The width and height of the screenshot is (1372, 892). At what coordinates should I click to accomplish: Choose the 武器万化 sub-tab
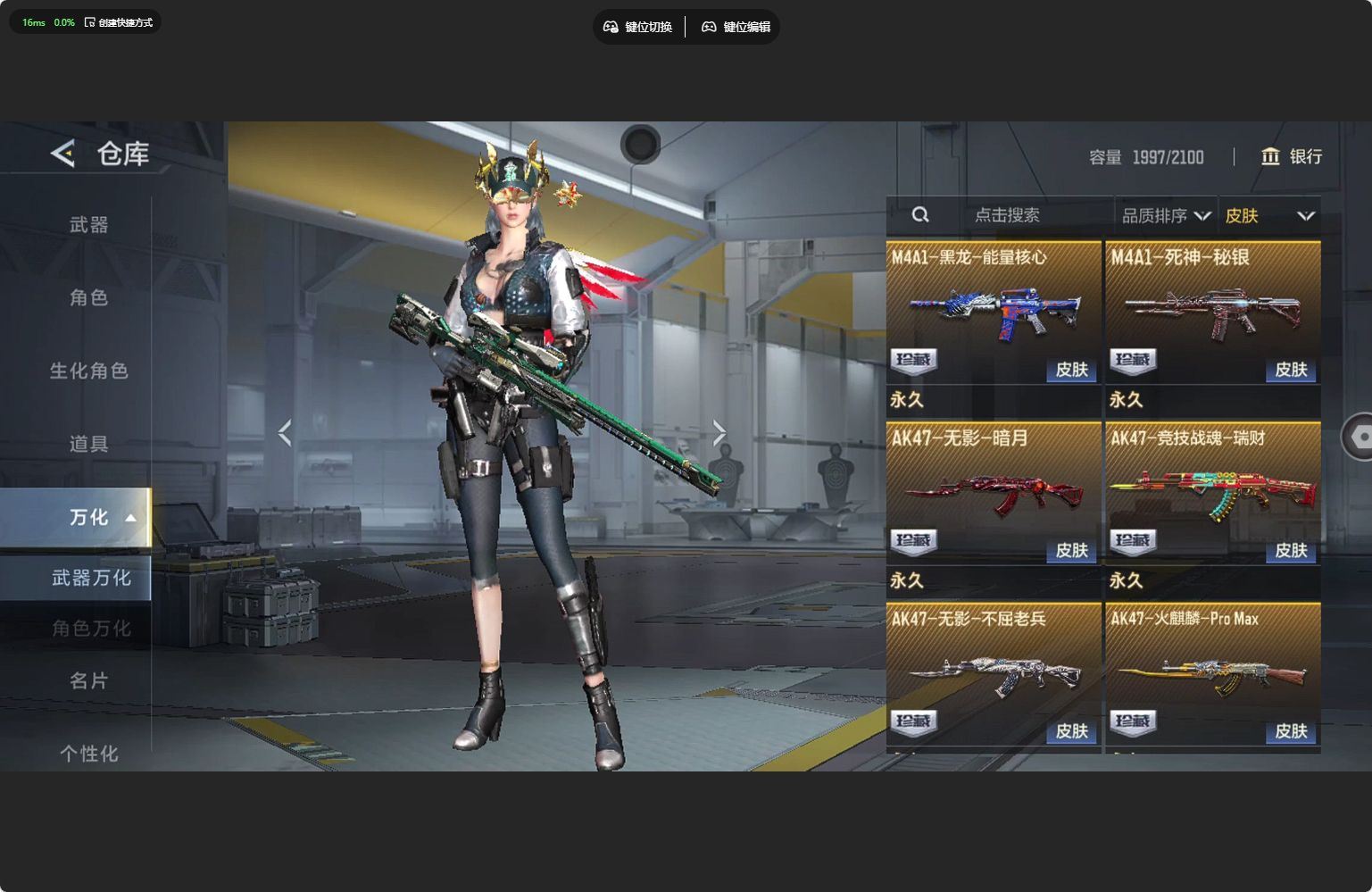pos(90,579)
